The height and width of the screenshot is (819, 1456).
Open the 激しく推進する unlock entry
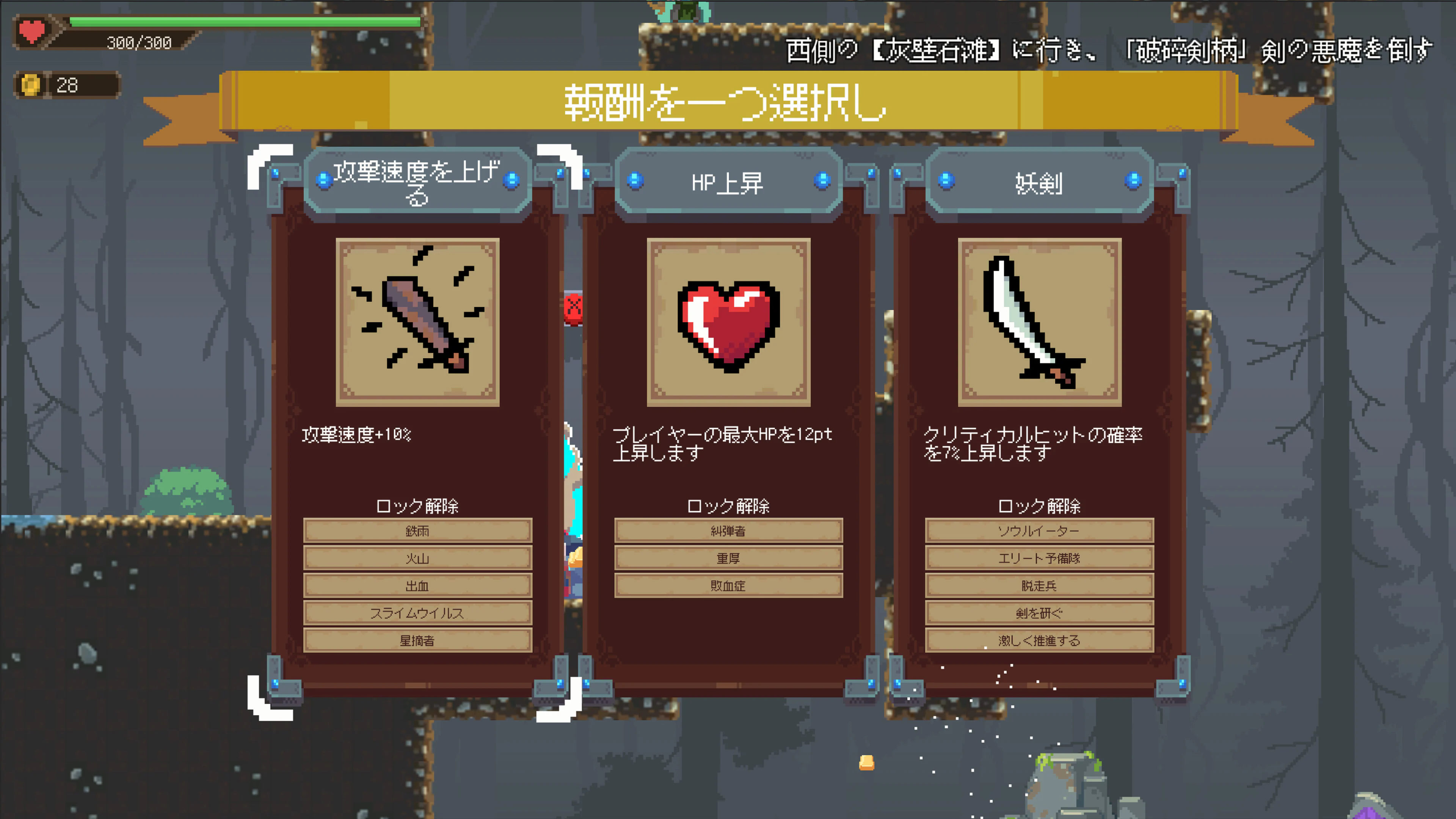click(1039, 640)
